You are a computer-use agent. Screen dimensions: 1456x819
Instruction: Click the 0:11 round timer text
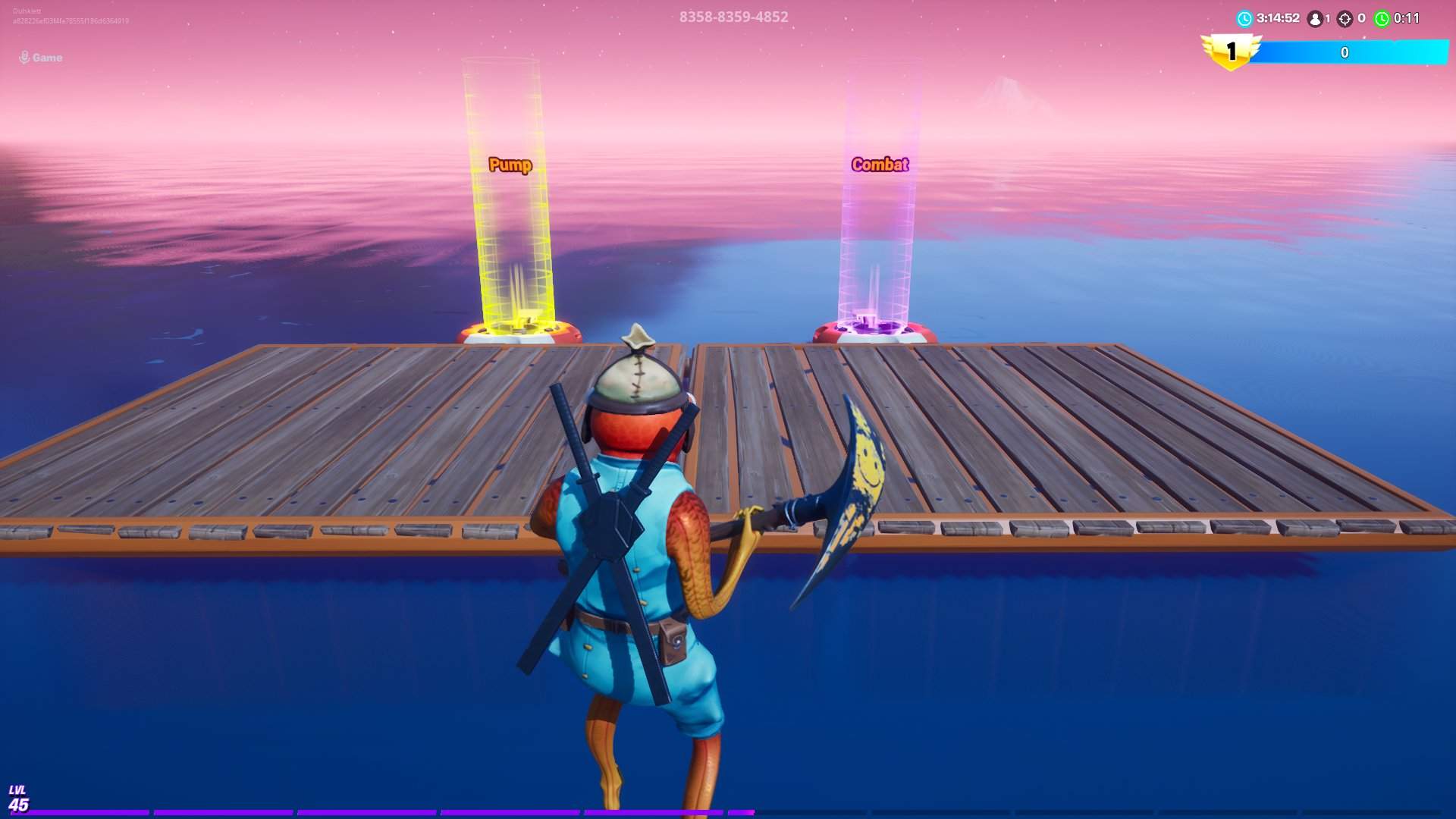point(1405,18)
